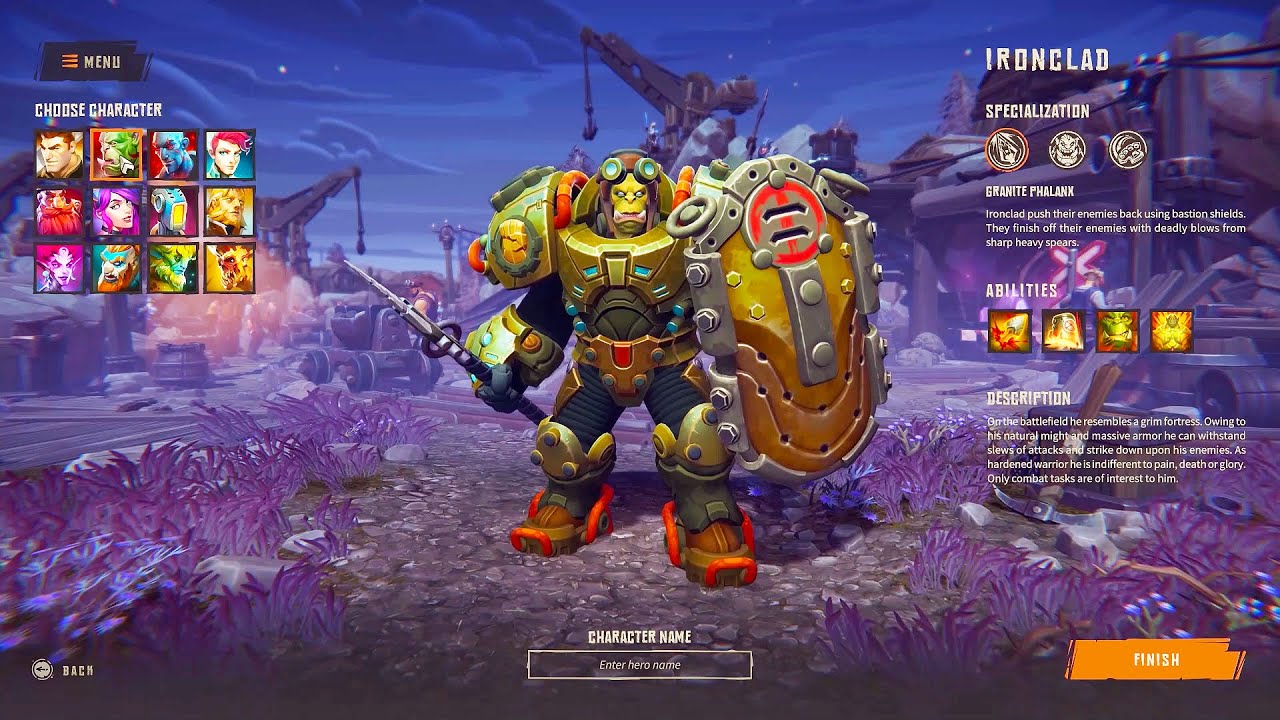The height and width of the screenshot is (720, 1280).
Task: Select the Granite Phalanx shield specialization
Action: point(1006,150)
